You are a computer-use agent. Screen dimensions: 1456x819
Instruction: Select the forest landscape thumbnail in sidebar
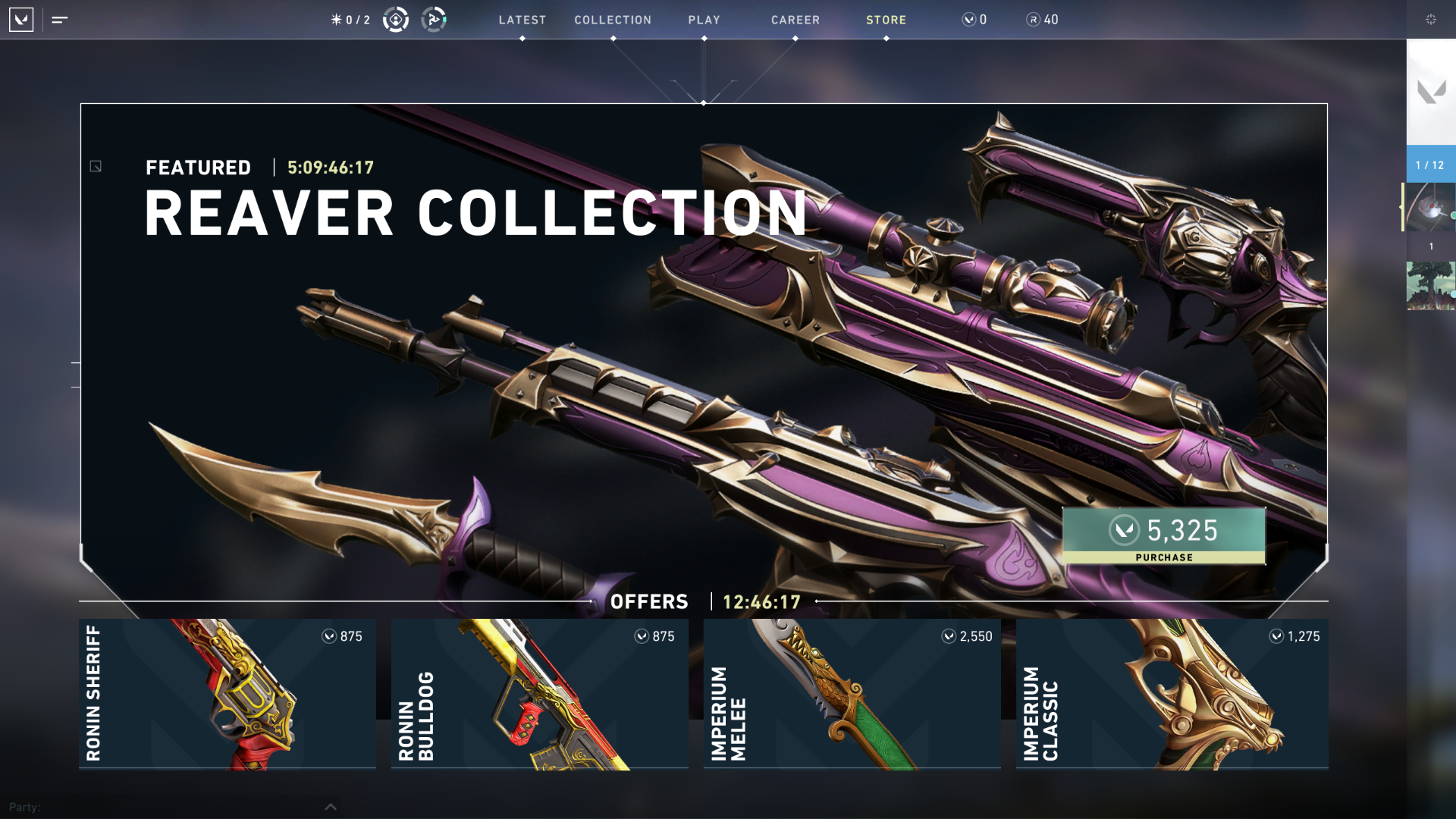[x=1431, y=286]
